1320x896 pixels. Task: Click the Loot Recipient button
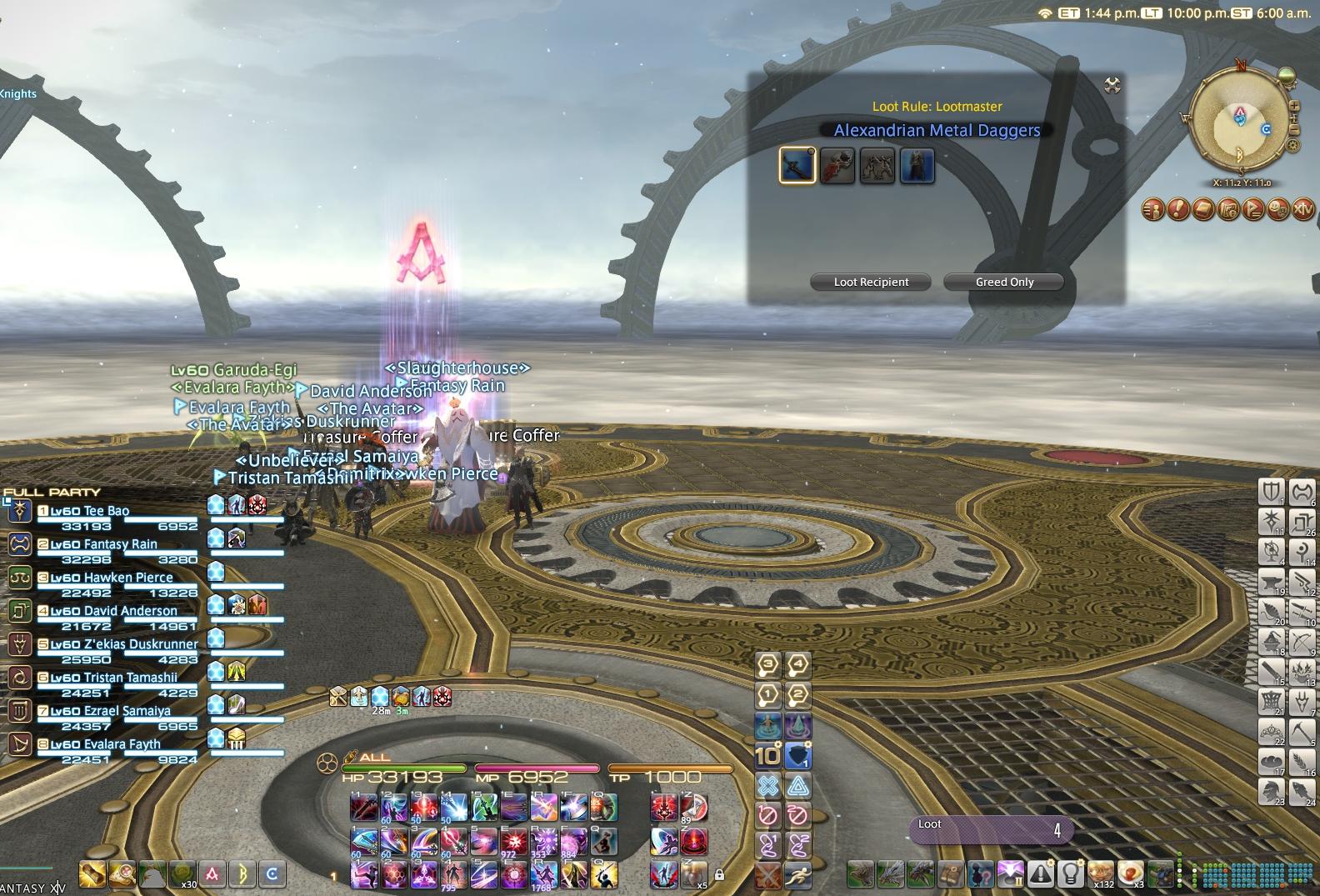(871, 283)
